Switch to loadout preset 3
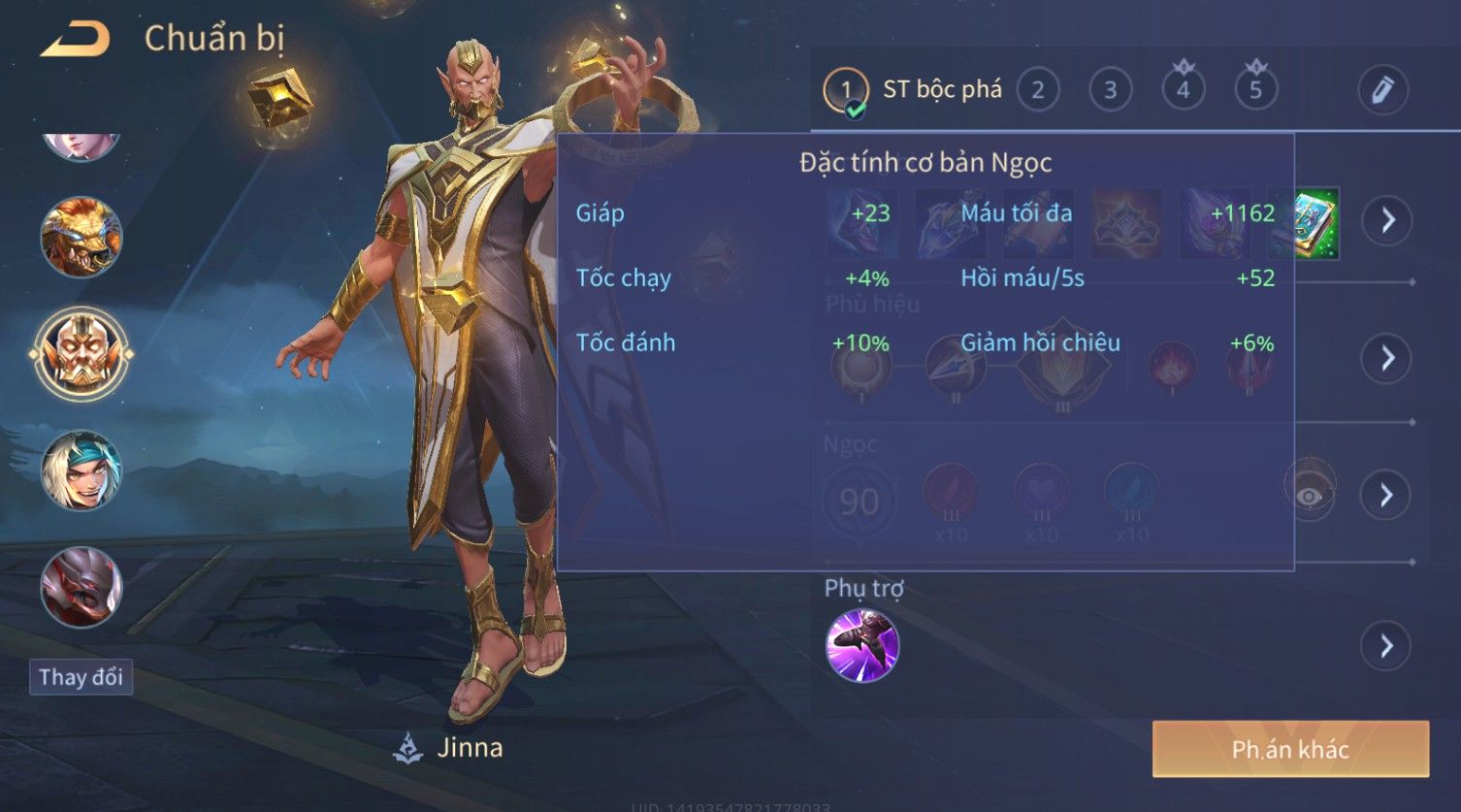The height and width of the screenshot is (812, 1461). coord(1110,90)
